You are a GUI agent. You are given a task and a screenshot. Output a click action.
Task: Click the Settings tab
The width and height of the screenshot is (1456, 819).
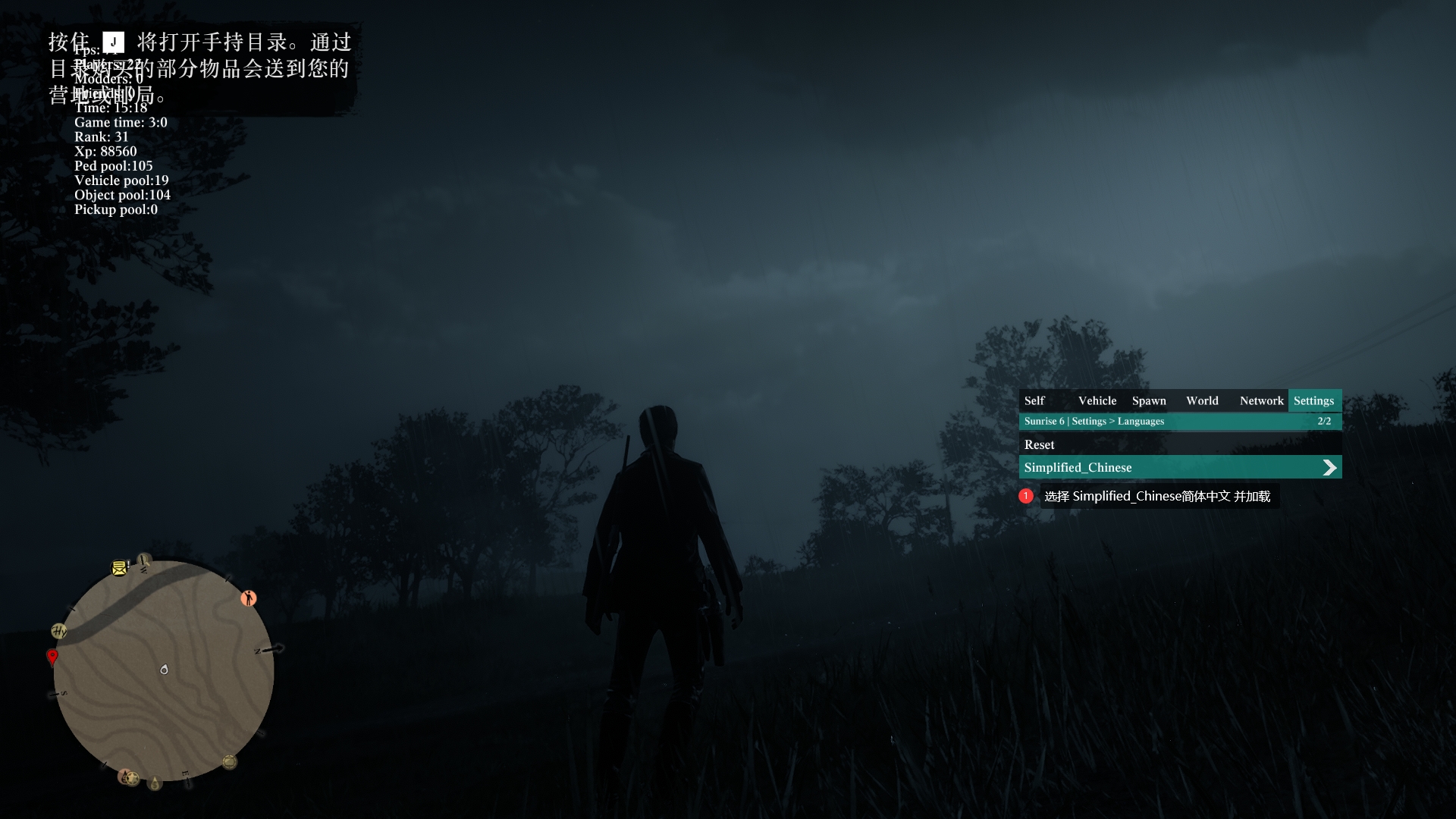[x=1313, y=401]
